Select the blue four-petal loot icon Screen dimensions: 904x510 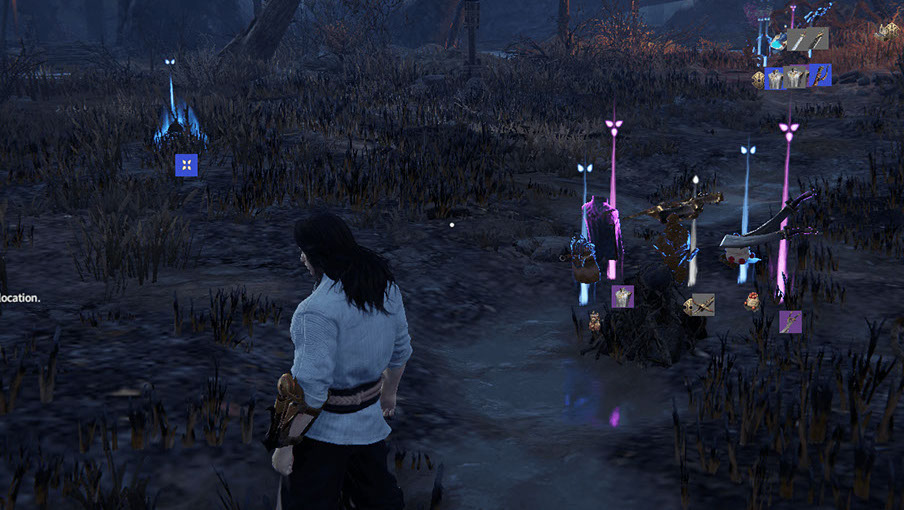[186, 165]
